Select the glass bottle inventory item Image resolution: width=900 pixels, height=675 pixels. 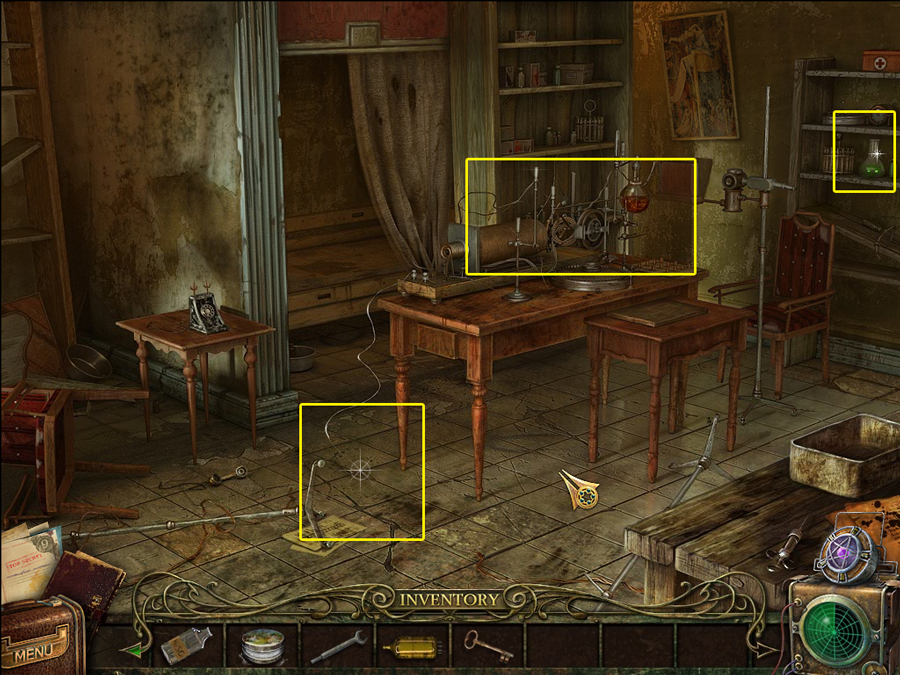(x=186, y=645)
